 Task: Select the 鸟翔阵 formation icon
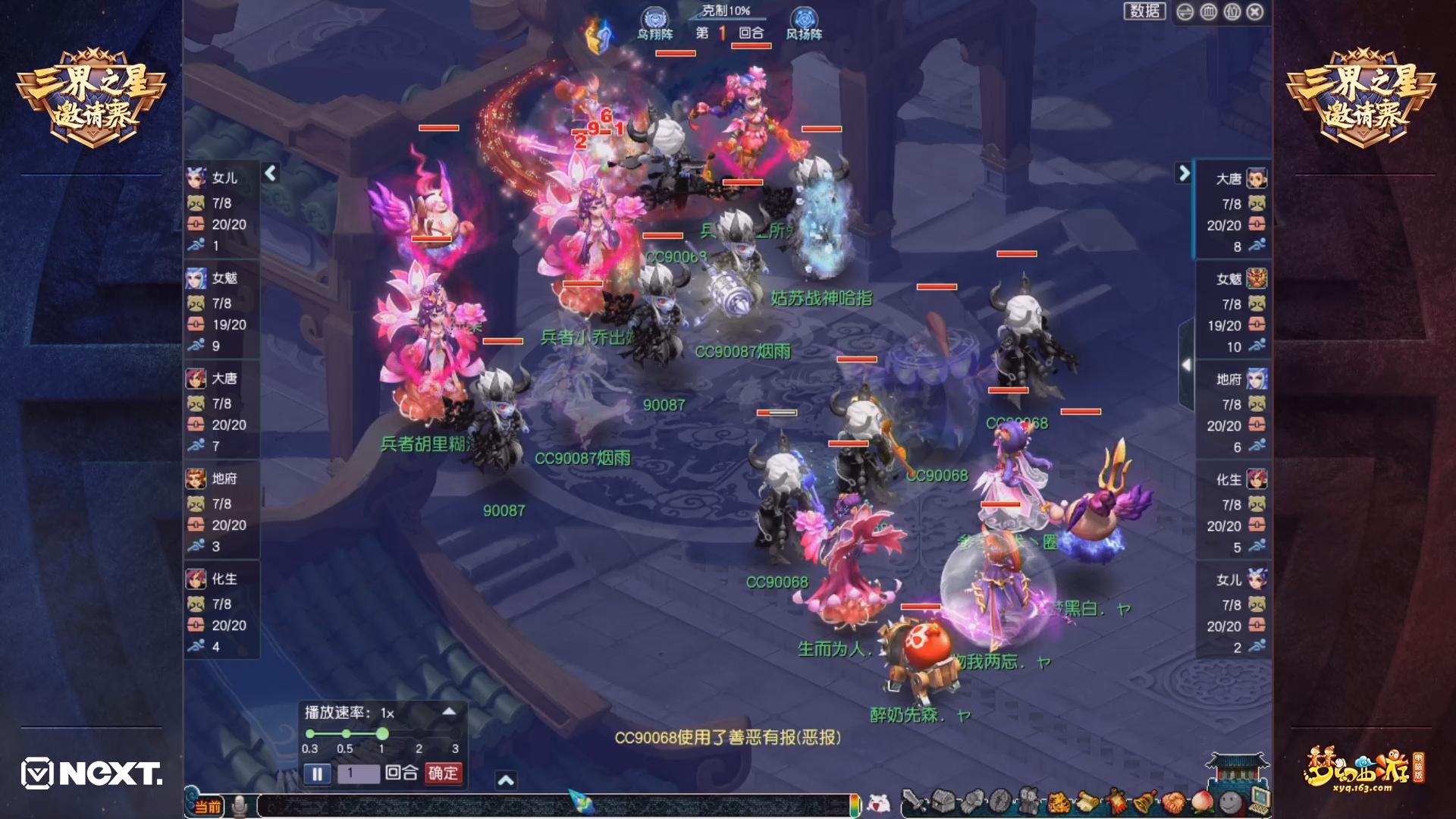point(654,23)
